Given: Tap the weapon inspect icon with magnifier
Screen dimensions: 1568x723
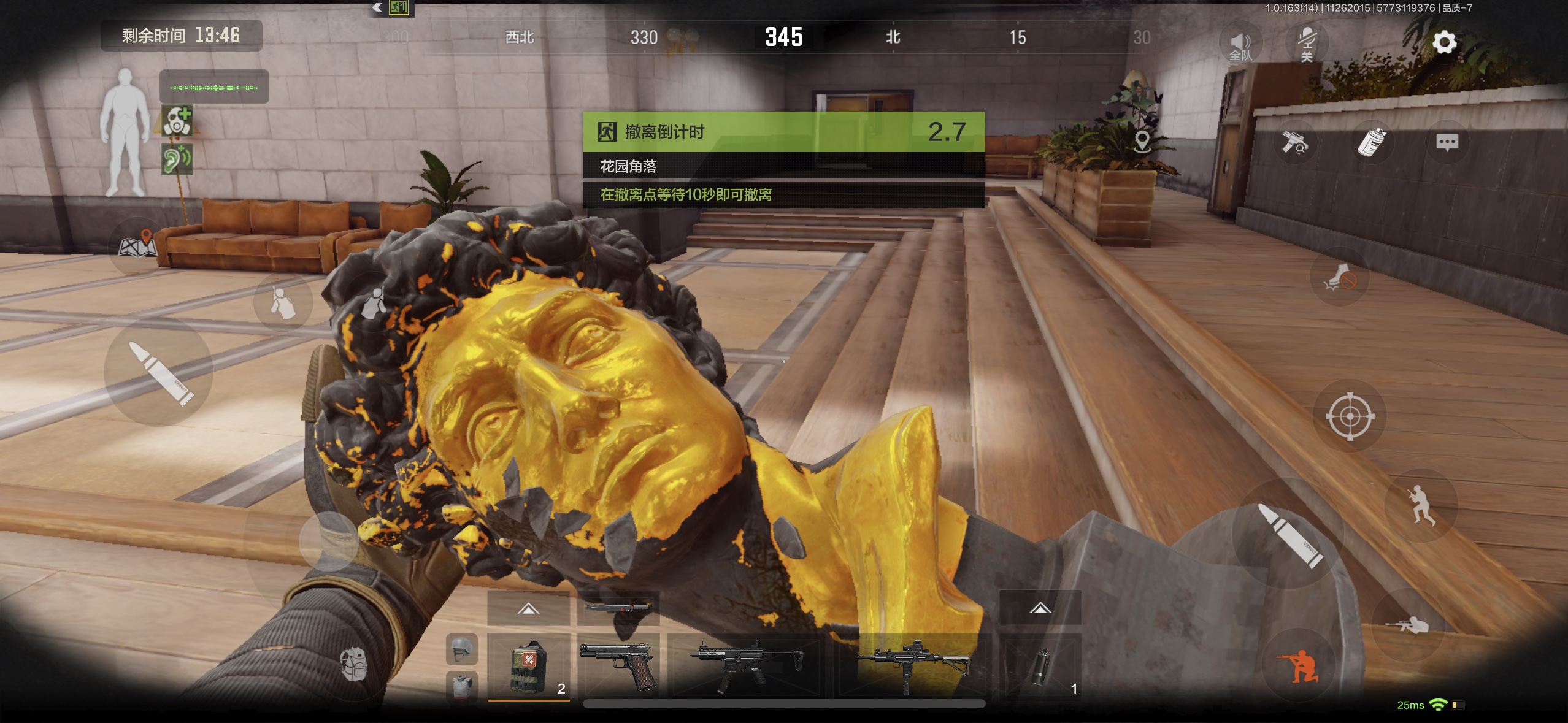Looking at the screenshot, I should pyautogui.click(x=1294, y=143).
